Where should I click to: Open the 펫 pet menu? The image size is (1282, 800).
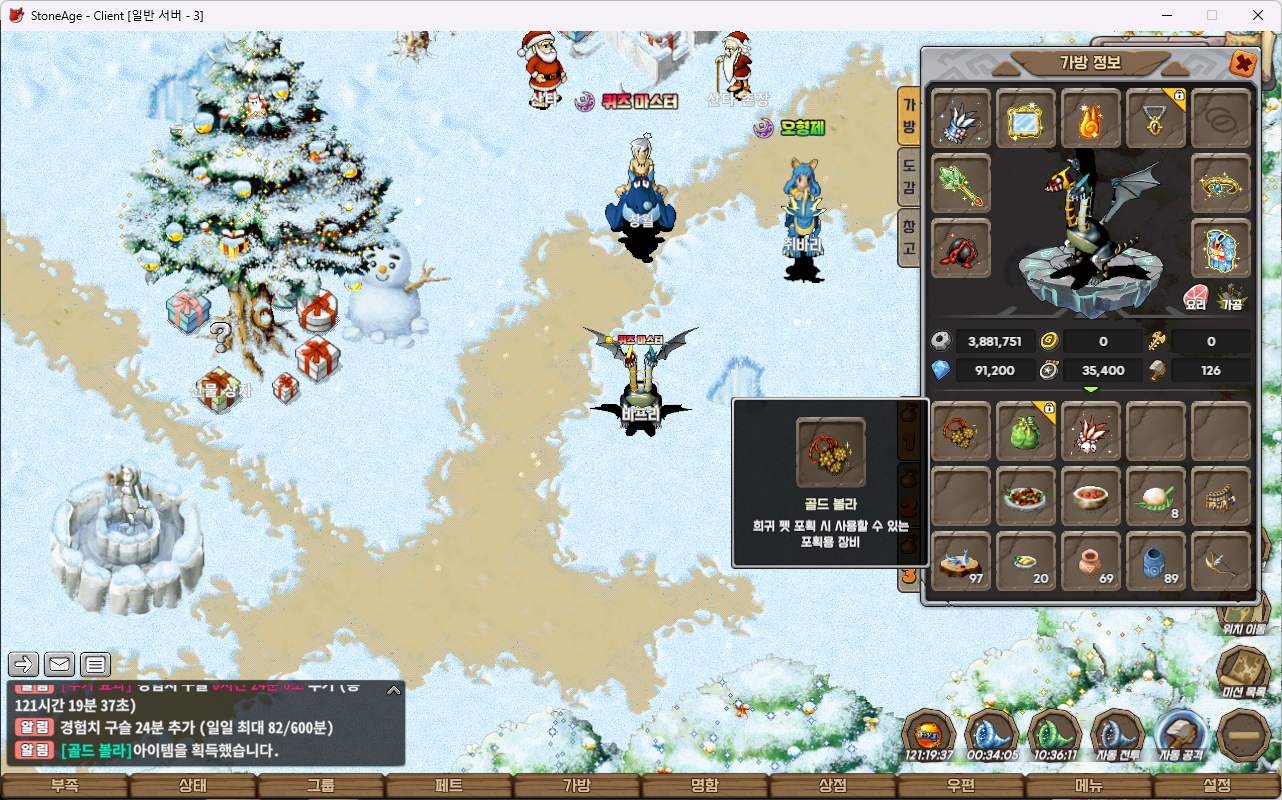tap(449, 786)
